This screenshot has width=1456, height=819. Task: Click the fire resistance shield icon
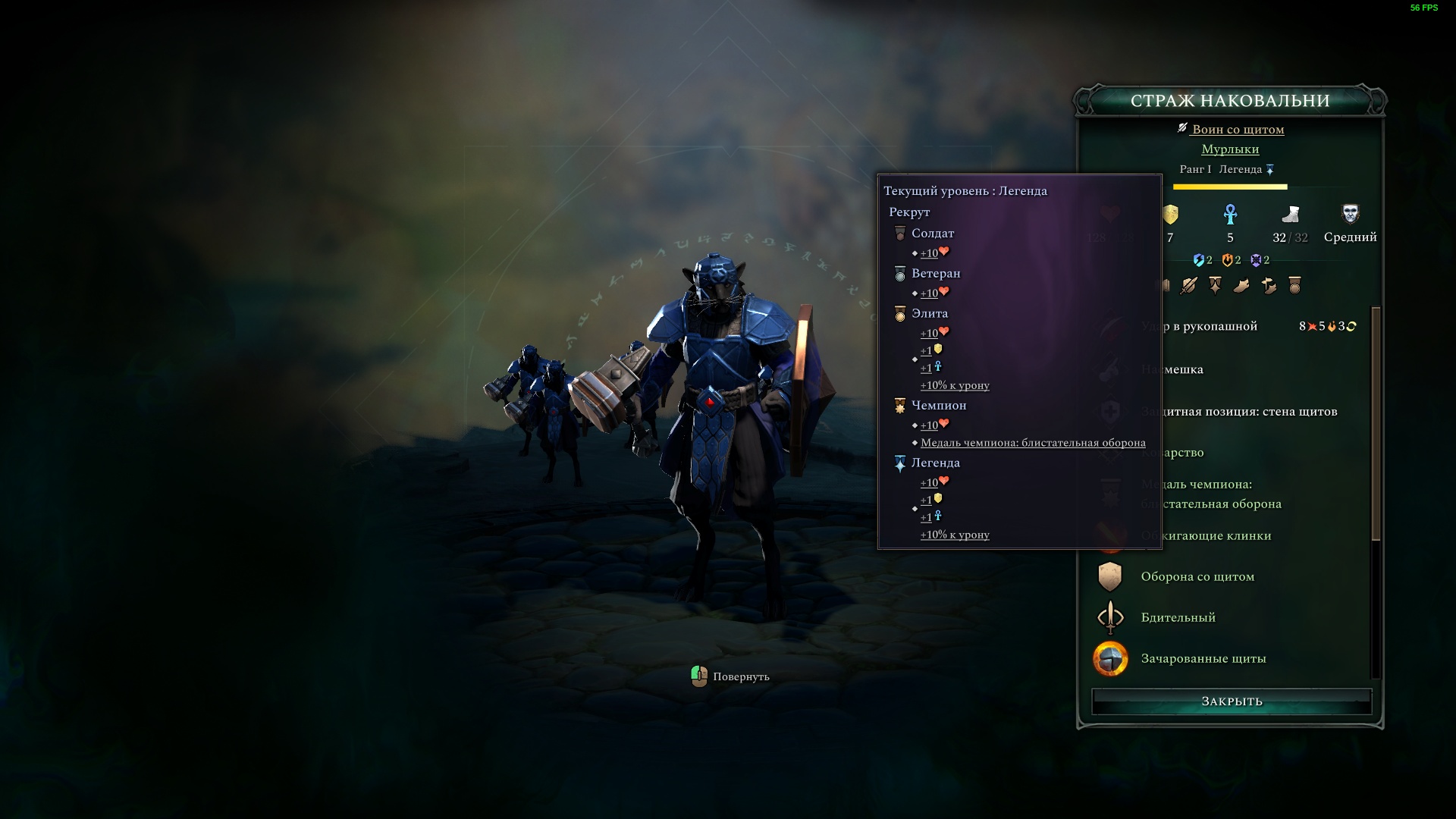pyautogui.click(x=1227, y=260)
